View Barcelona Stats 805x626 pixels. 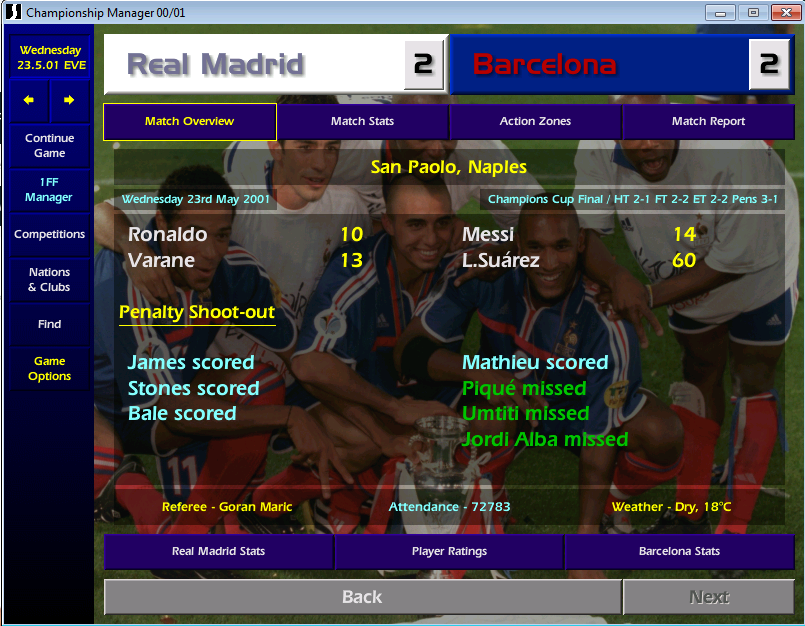679,551
